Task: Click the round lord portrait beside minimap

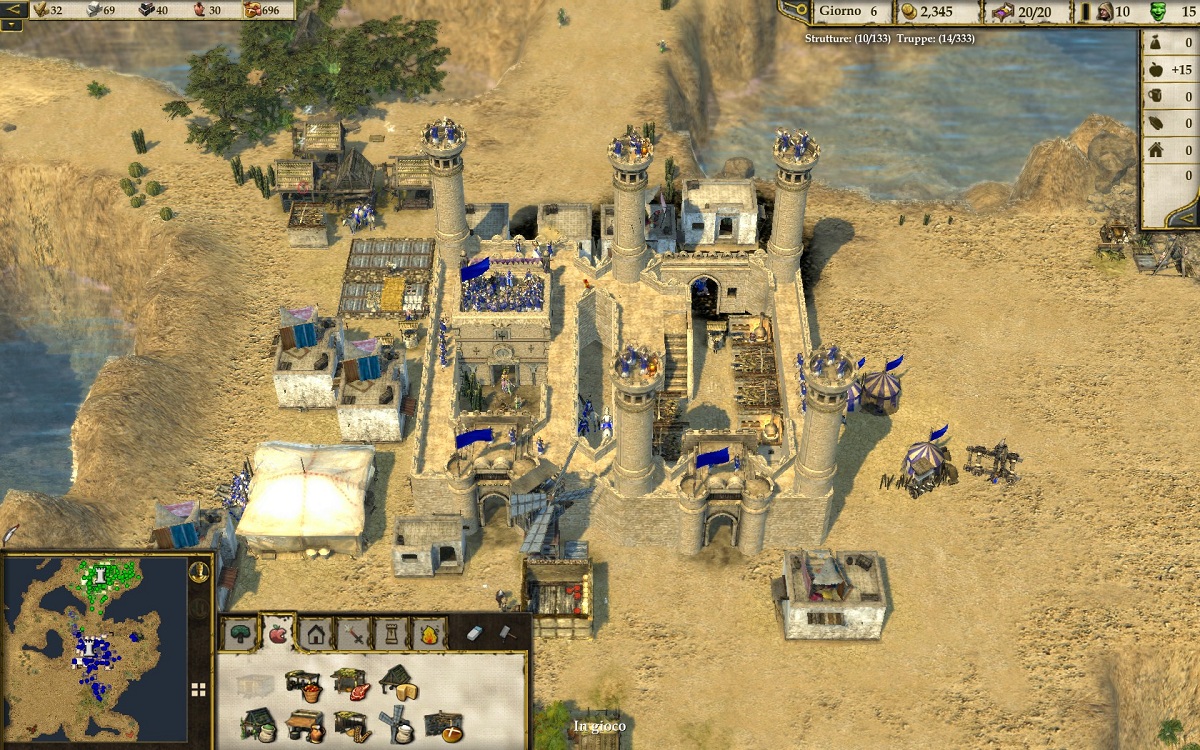Action: (x=199, y=573)
